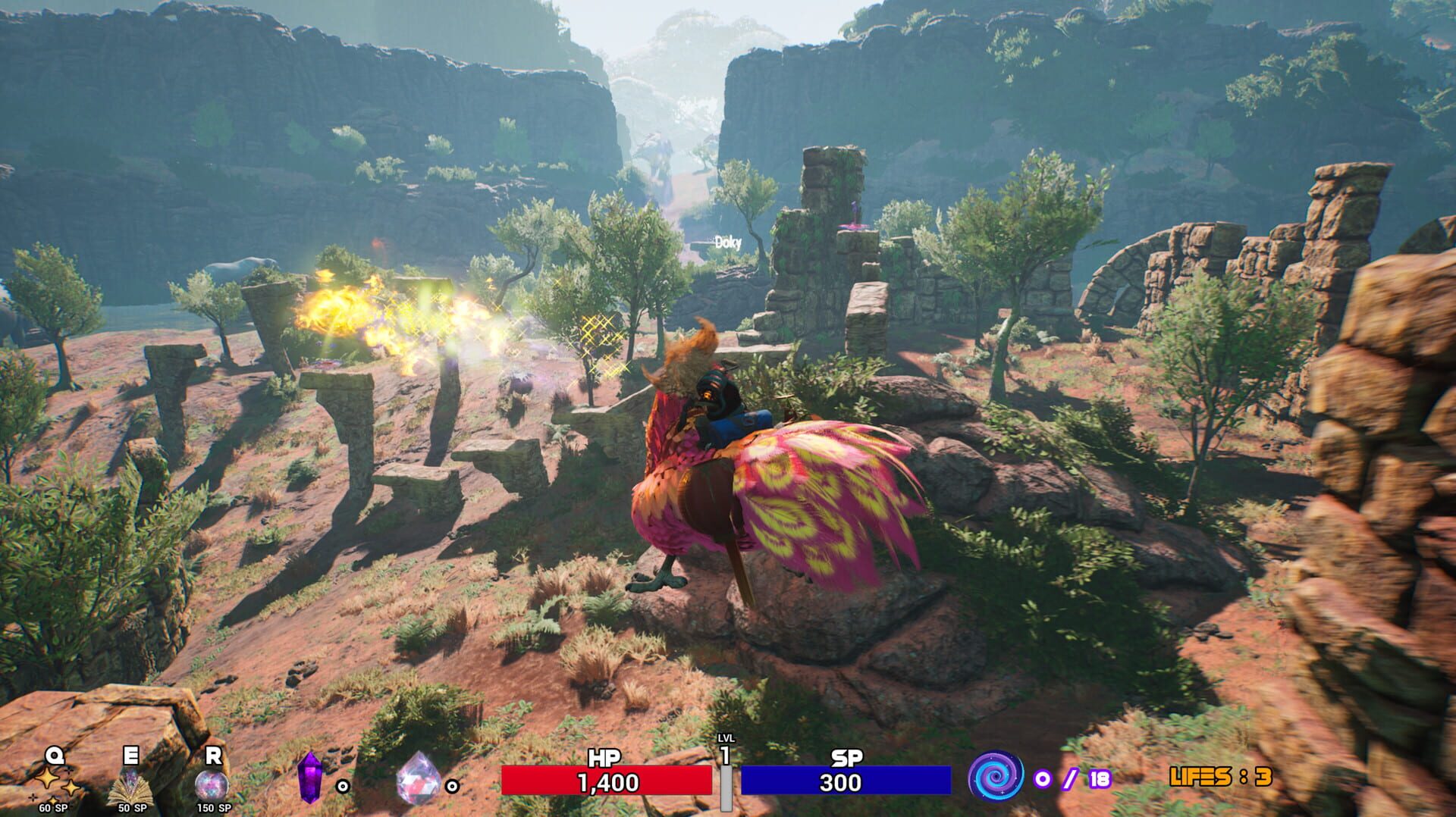1456x817 pixels.
Task: Click the purple token icon in the 0/18 counter
Action: pyautogui.click(x=1043, y=778)
